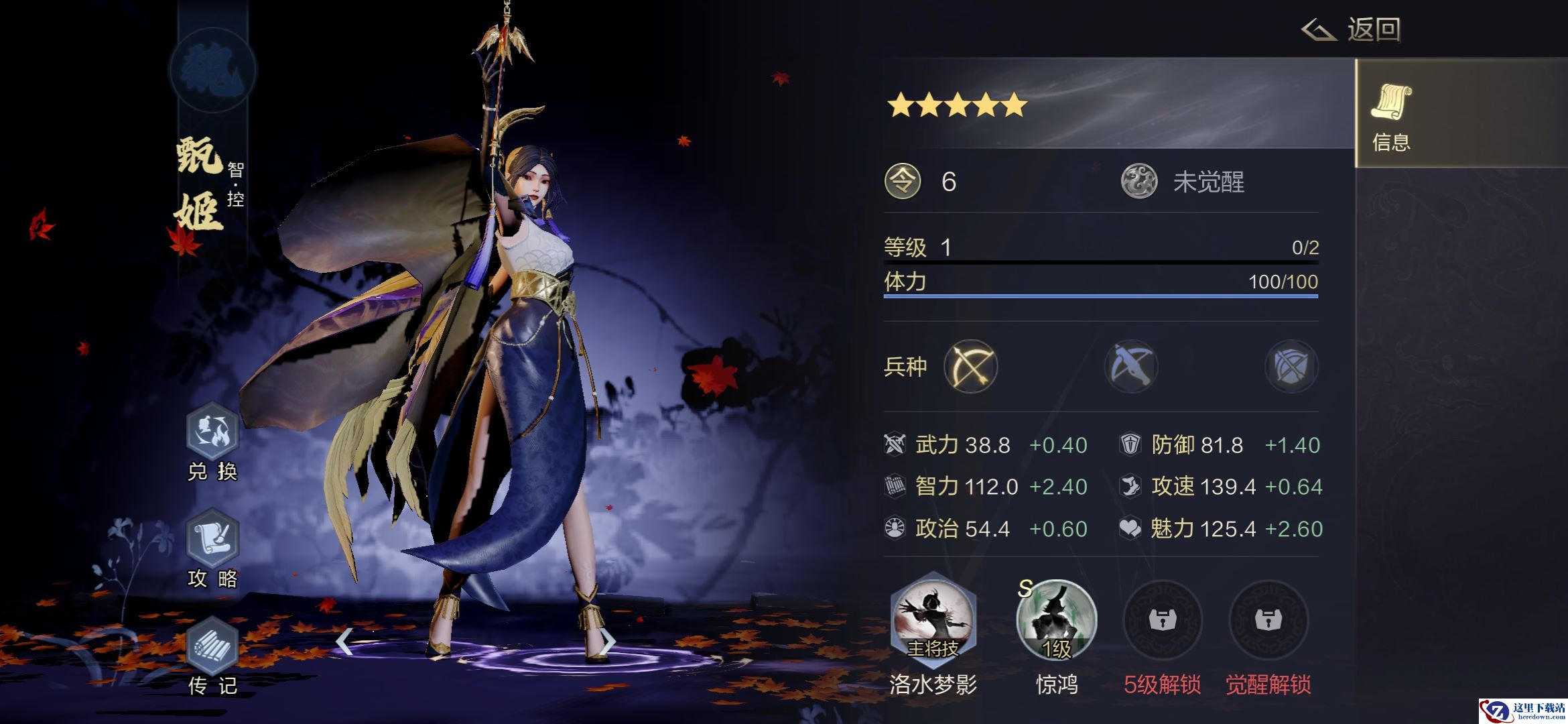
Task: Show the previous hero with left arrow
Action: coord(344,642)
